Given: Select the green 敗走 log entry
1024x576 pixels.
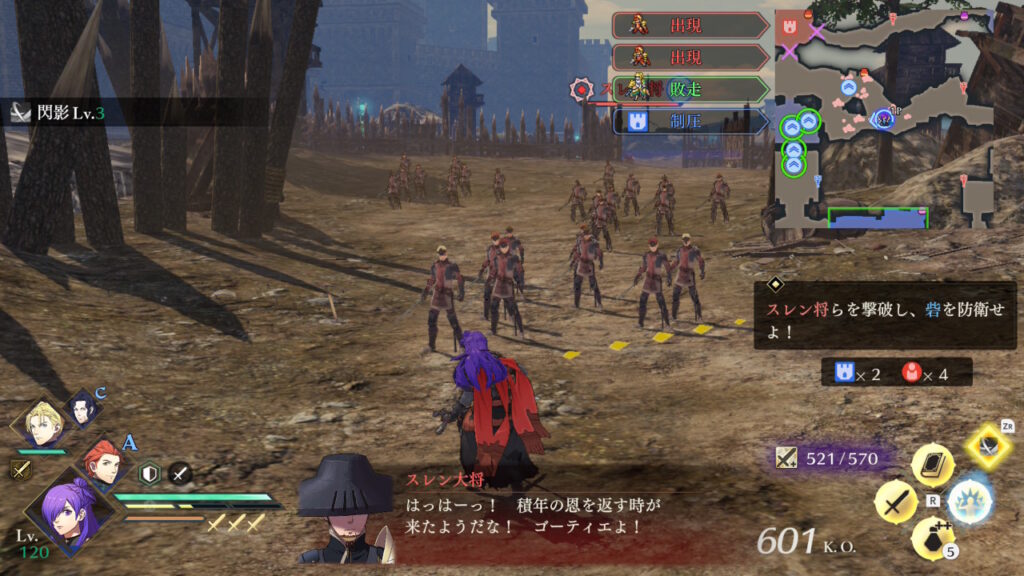Looking at the screenshot, I should click(x=690, y=90).
